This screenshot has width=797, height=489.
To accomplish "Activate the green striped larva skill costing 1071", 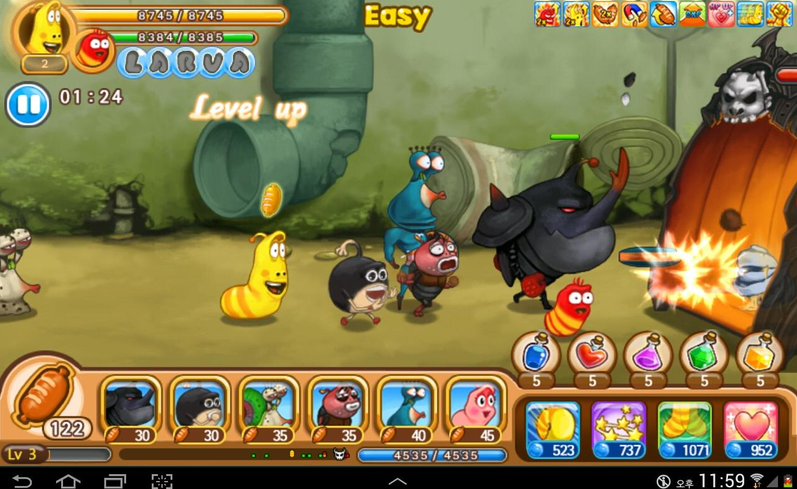I will (x=685, y=430).
